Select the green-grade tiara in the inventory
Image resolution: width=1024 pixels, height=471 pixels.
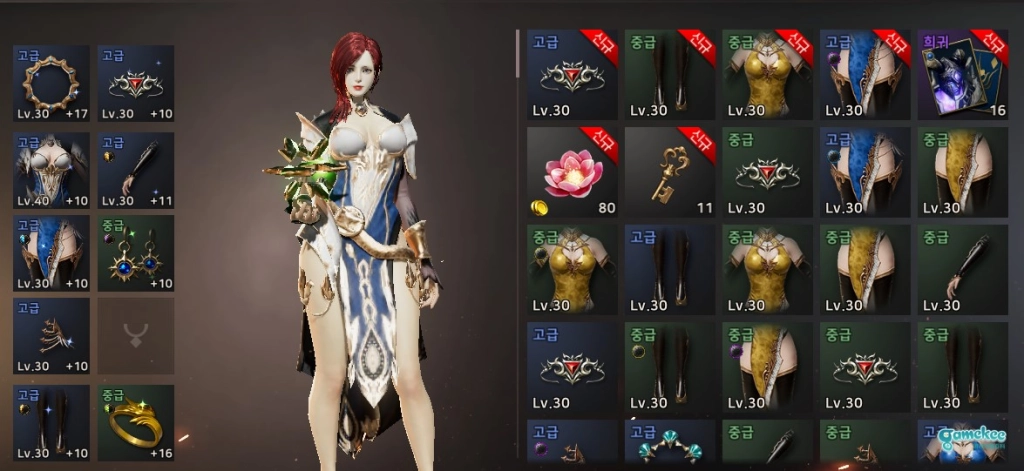(x=767, y=172)
